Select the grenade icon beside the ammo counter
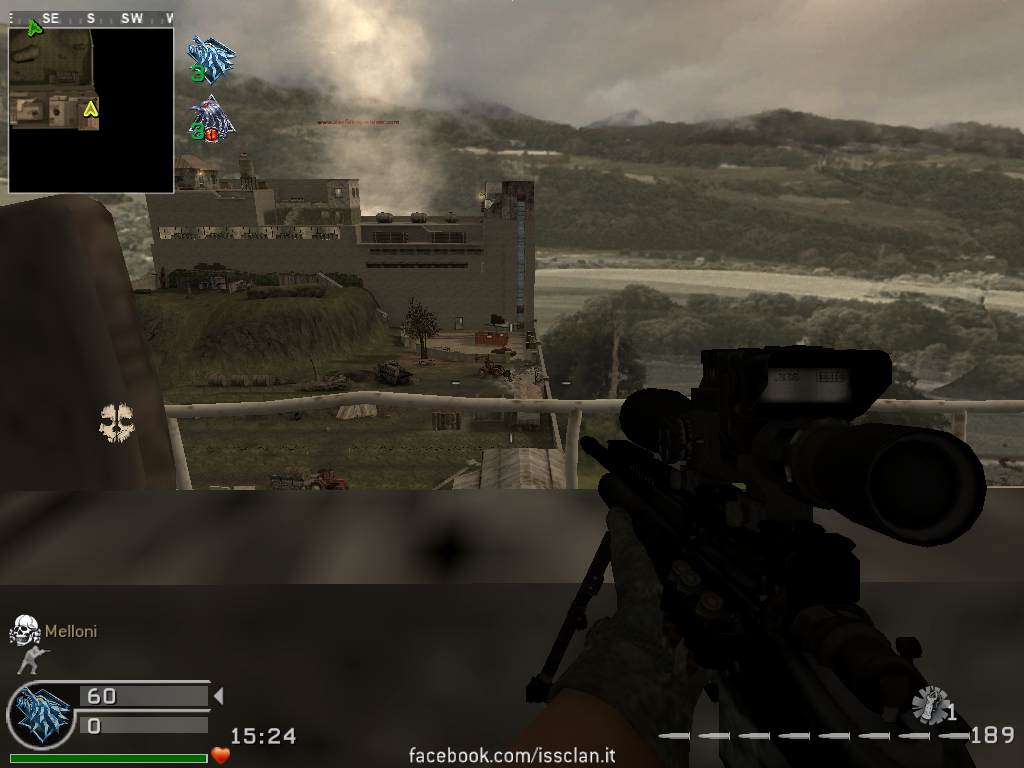This screenshot has height=768, width=1024. click(930, 705)
